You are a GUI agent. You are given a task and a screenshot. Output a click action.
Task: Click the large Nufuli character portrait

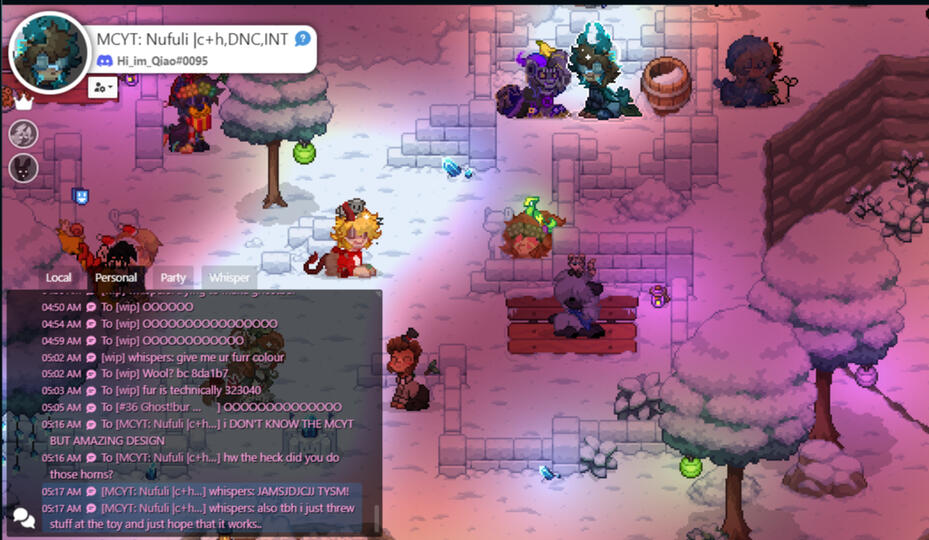[49, 53]
